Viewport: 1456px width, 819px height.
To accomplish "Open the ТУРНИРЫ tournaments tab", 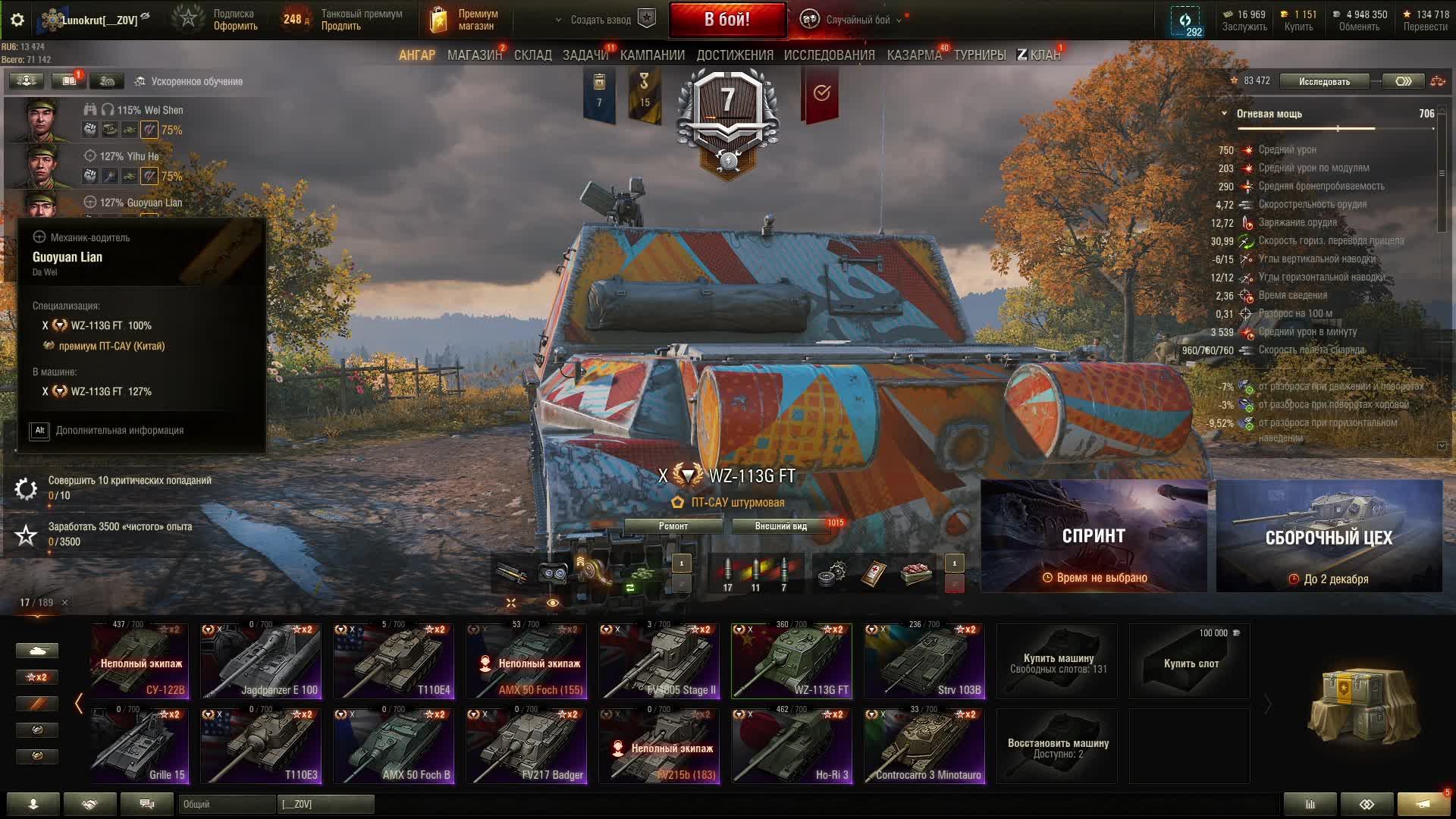I will click(x=980, y=55).
